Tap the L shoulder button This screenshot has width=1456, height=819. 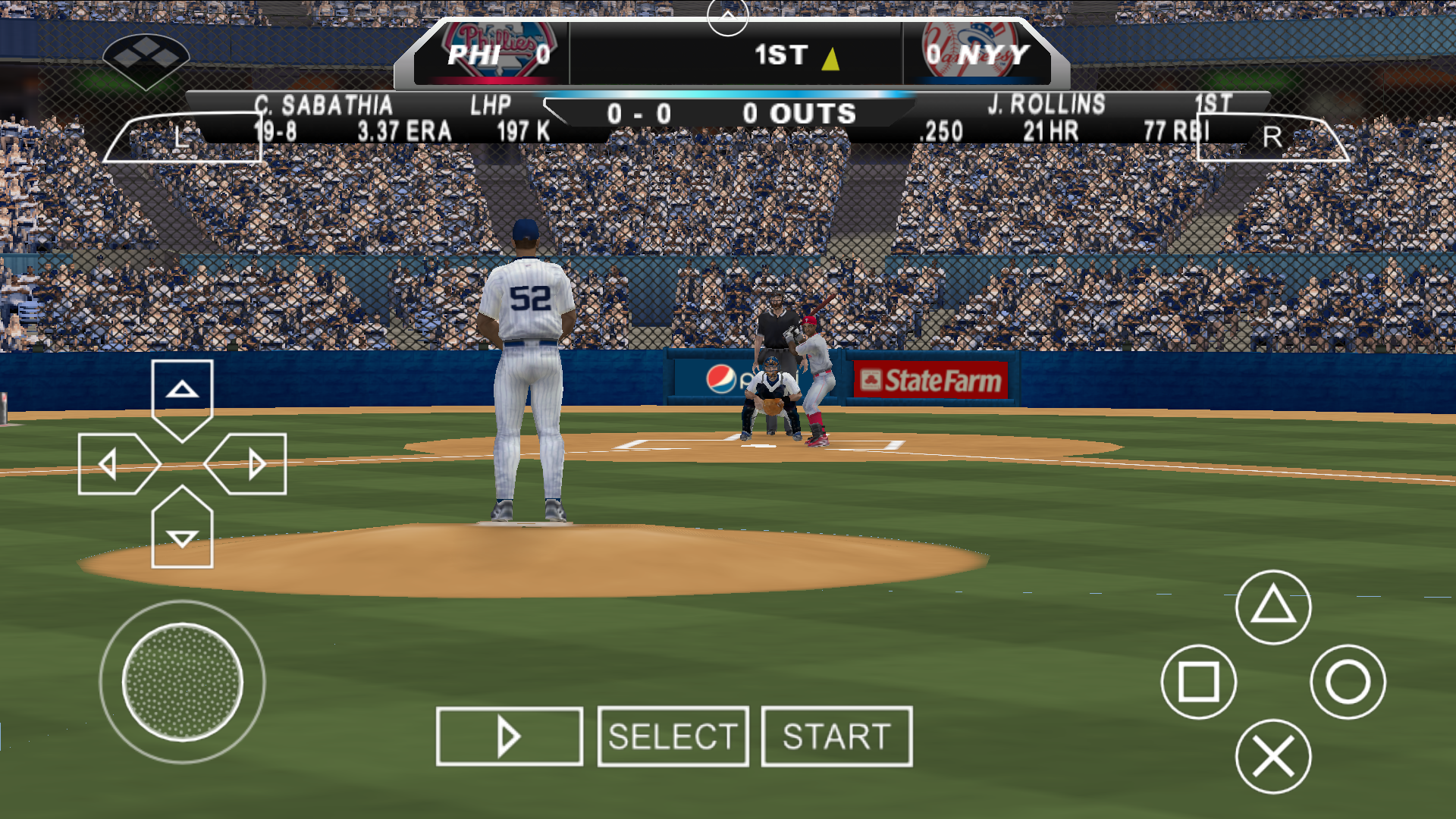(182, 138)
